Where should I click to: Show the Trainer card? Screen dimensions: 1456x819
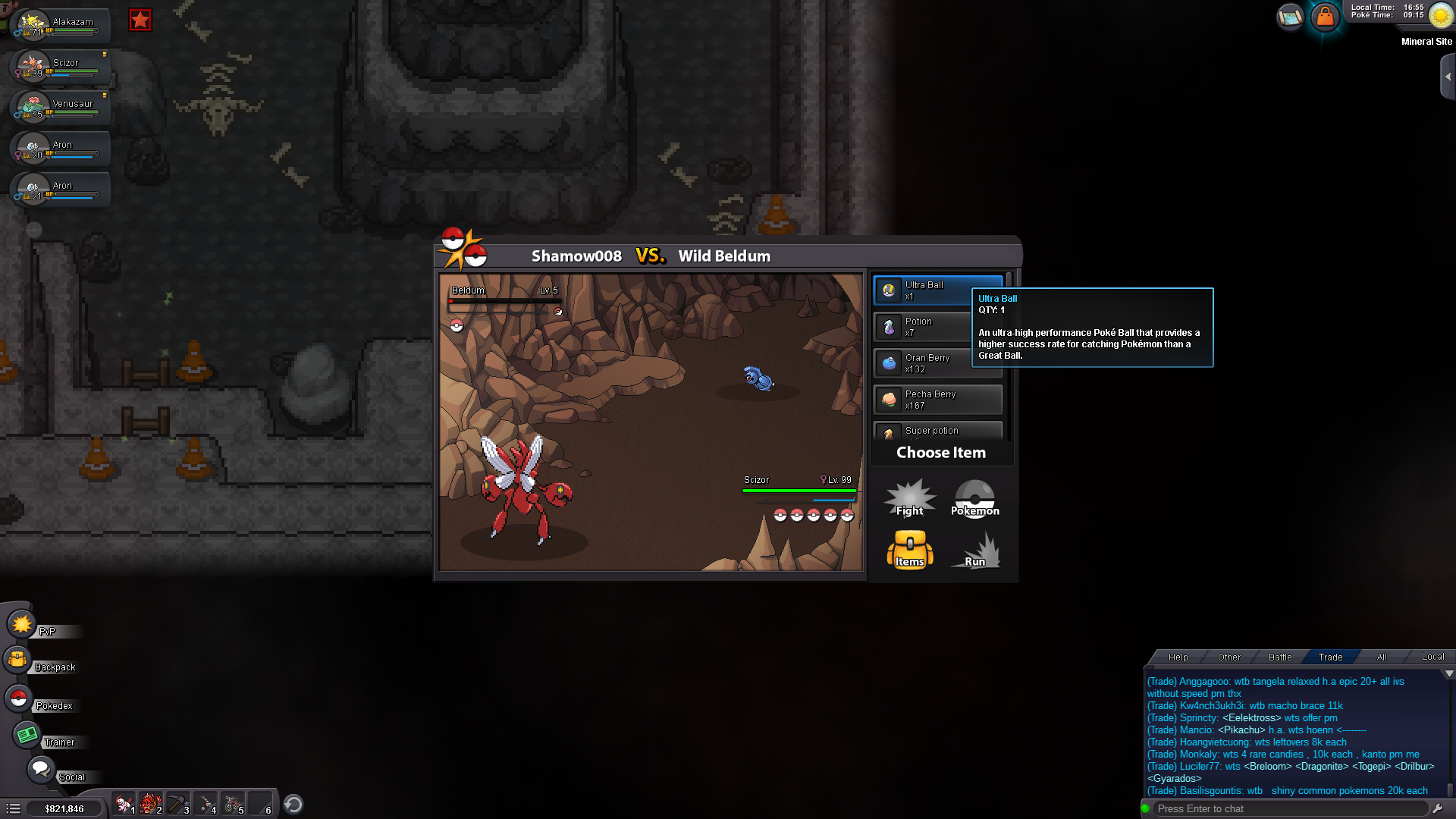point(27,735)
